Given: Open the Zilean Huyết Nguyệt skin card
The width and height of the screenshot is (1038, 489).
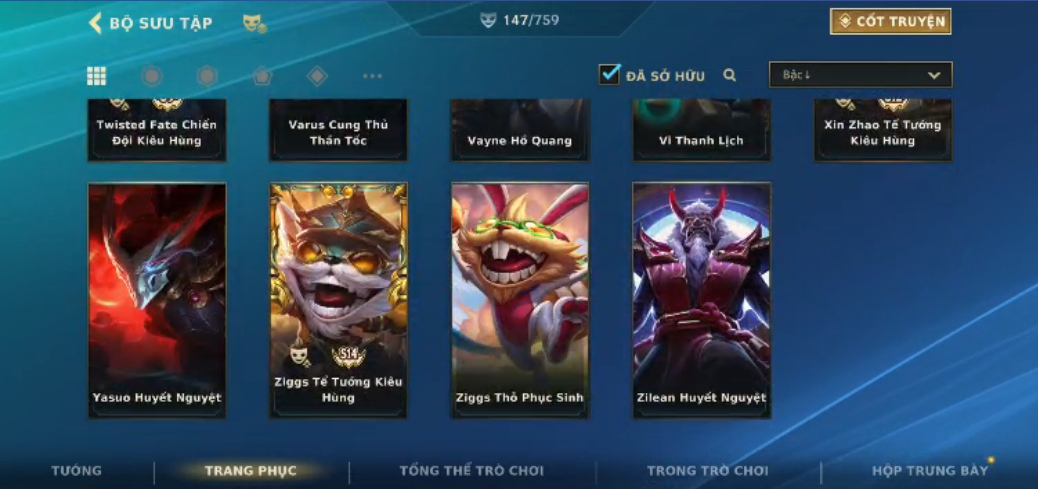Looking at the screenshot, I should click(x=701, y=300).
